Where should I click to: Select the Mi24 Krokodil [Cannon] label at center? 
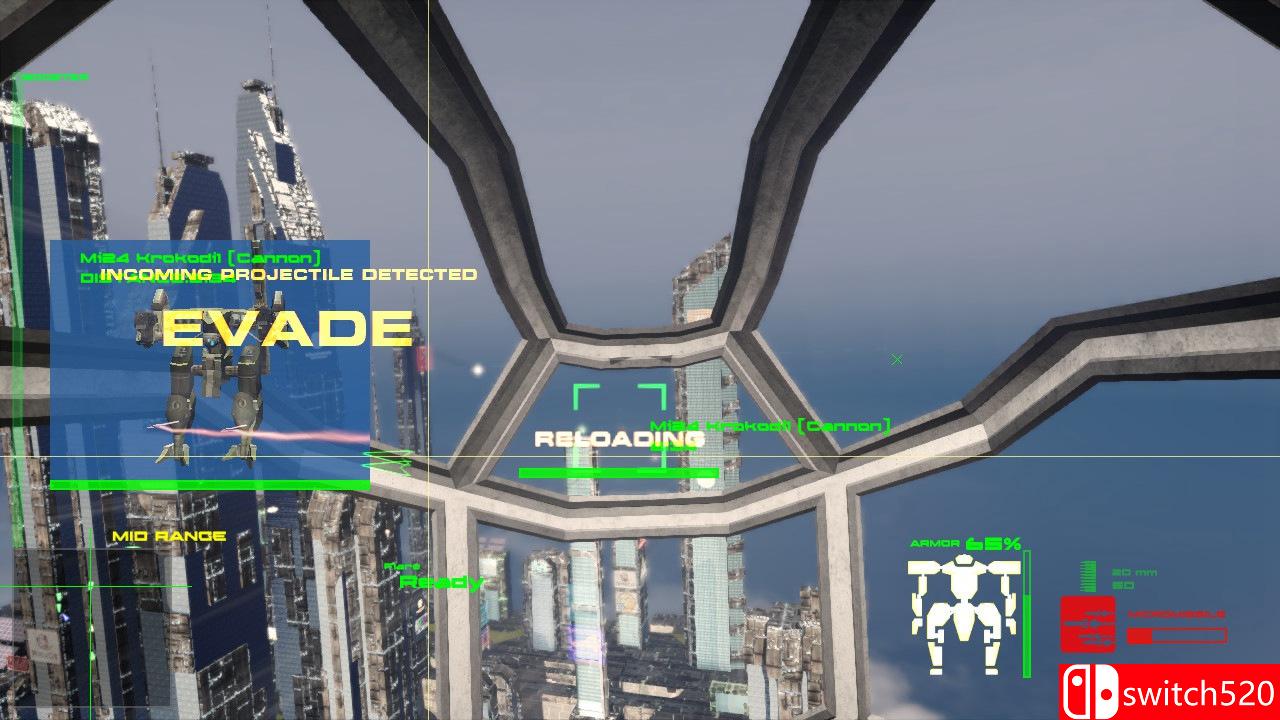point(771,423)
